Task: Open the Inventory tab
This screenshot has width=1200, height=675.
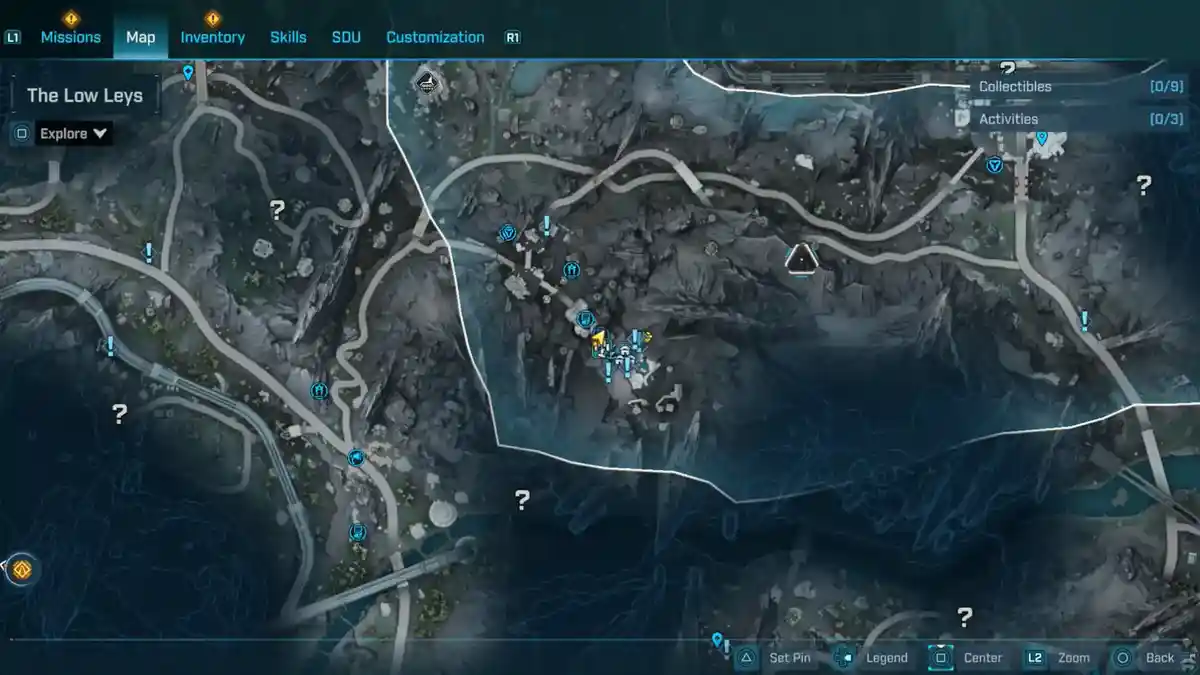Action: (212, 37)
